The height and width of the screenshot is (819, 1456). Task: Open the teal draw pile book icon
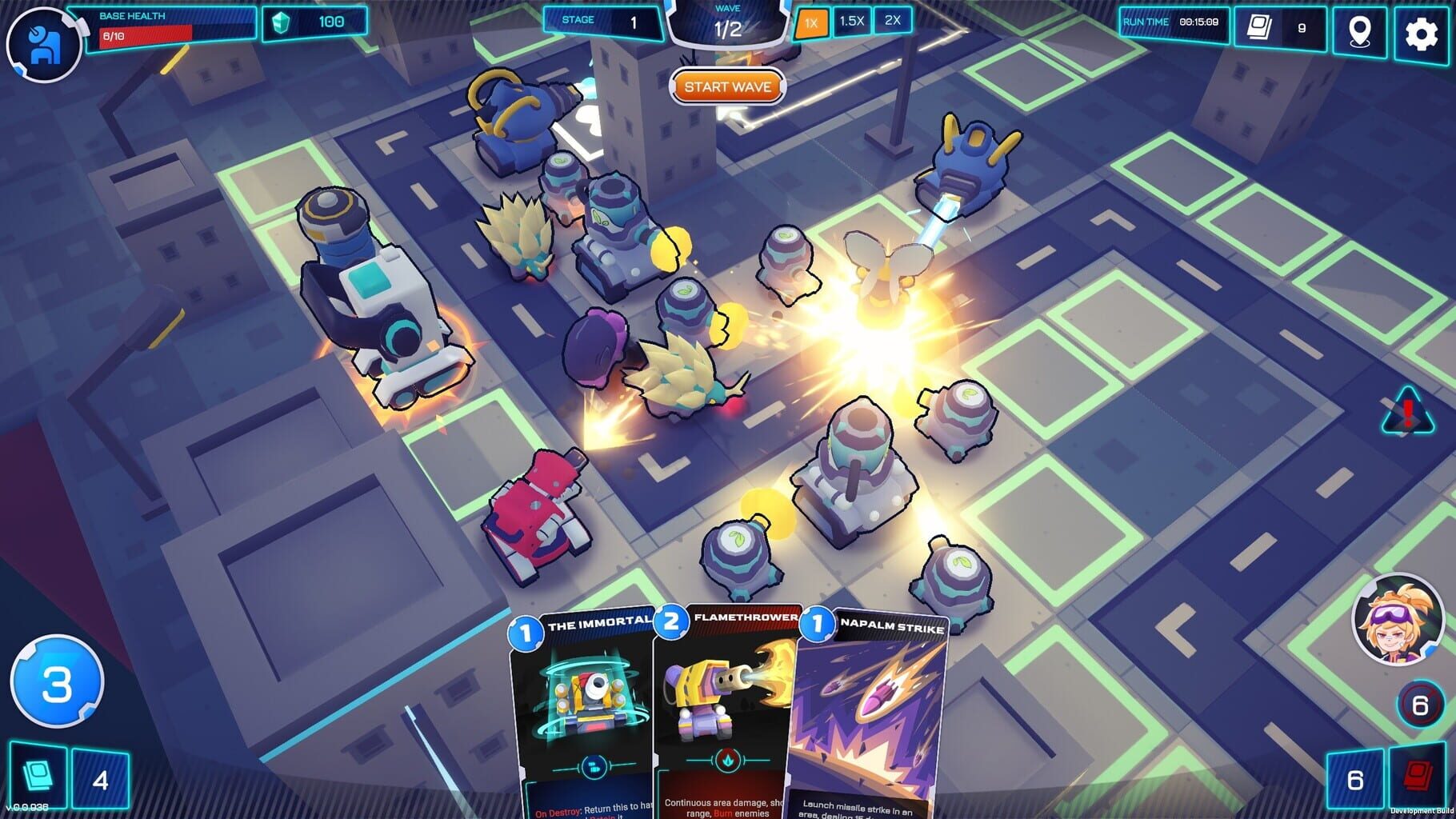point(38,776)
